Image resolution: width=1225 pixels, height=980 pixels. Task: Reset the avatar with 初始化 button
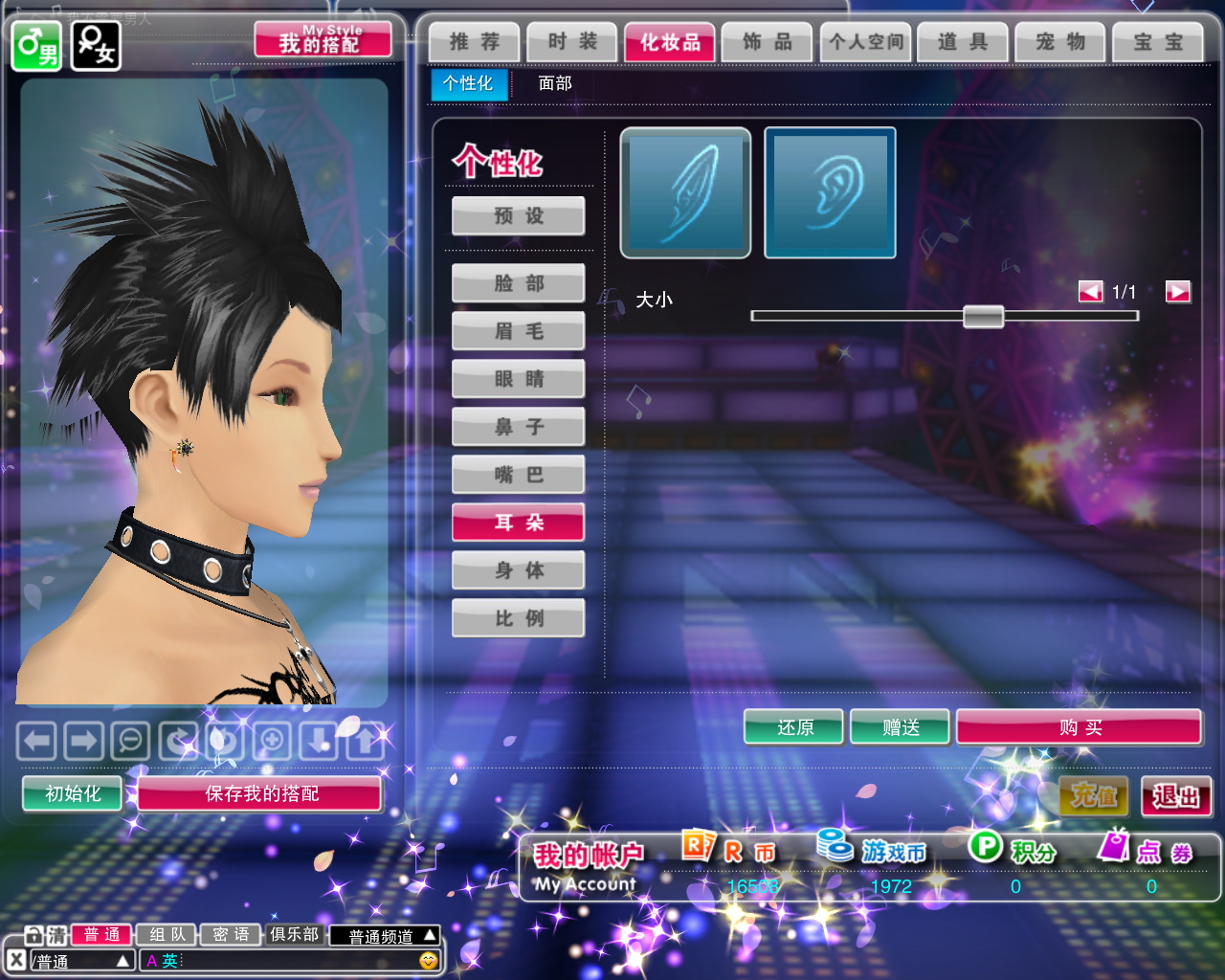(73, 794)
